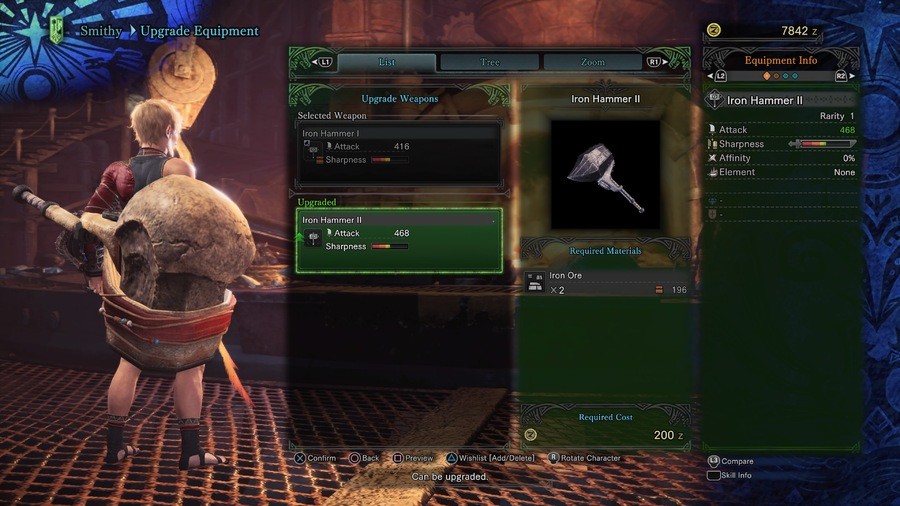
Task: Click the Iron Hammer II preview image
Action: tap(605, 175)
